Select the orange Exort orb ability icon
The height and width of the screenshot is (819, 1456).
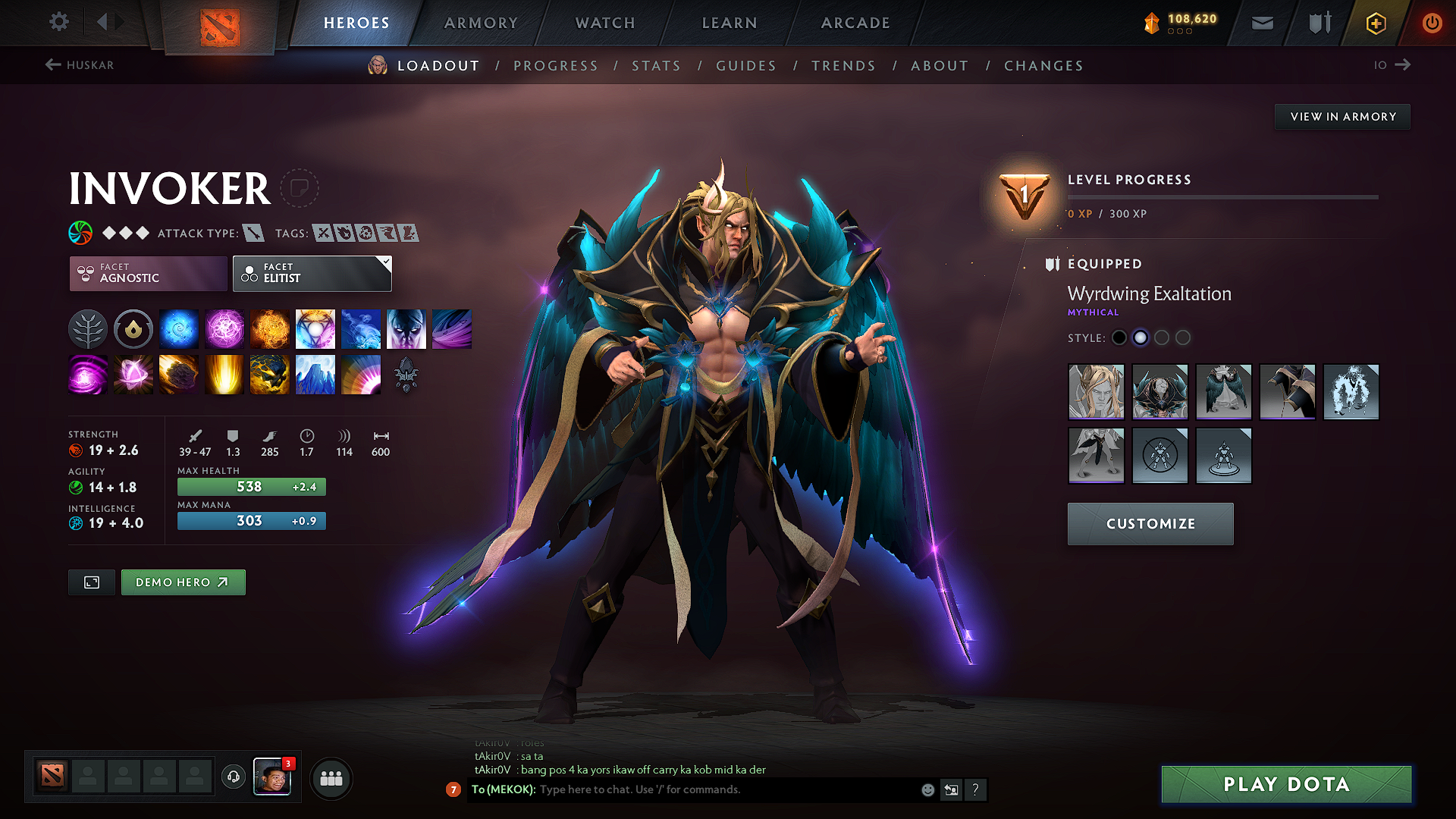coord(270,328)
